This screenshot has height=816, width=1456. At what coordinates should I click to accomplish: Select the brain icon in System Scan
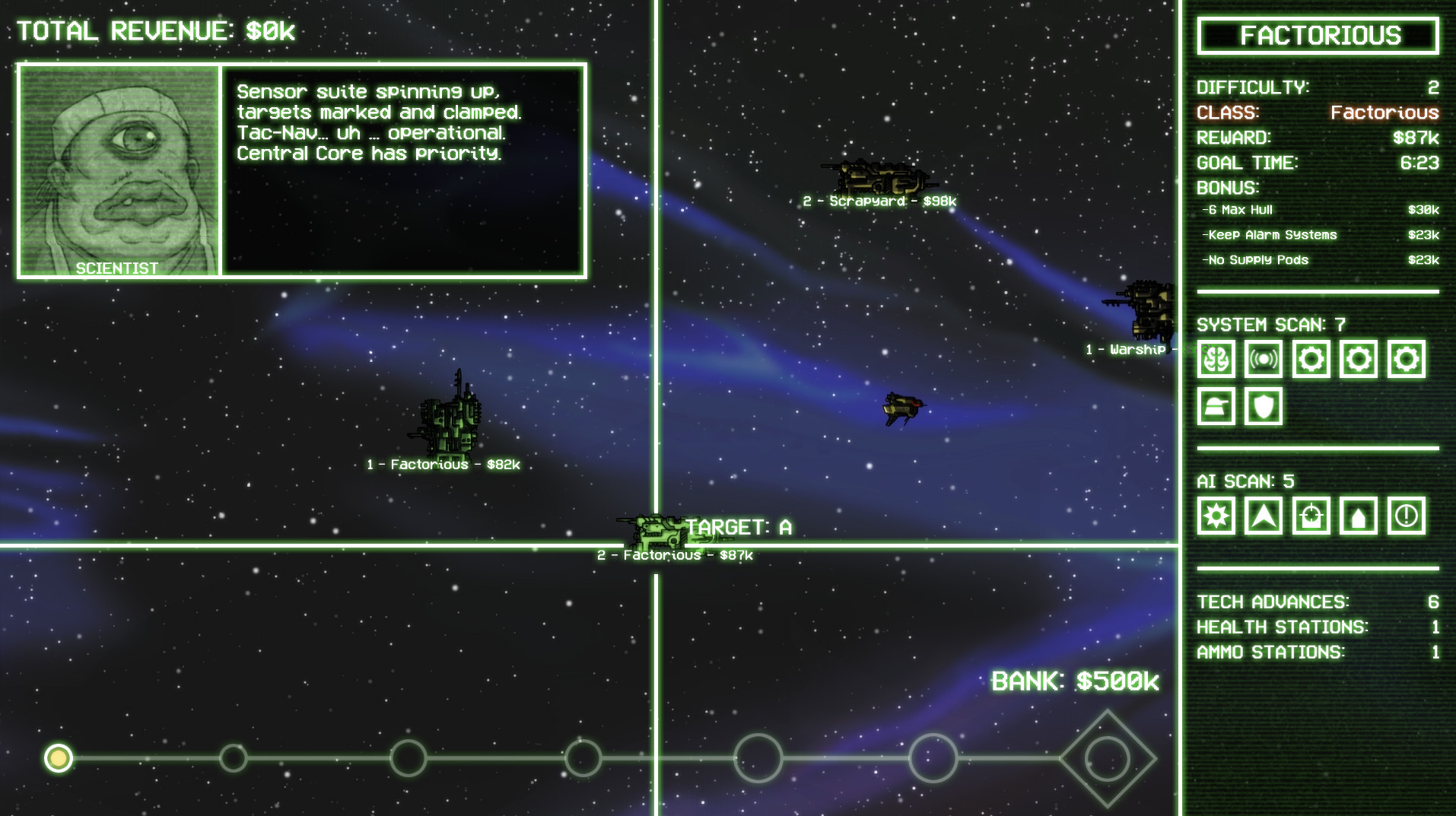[x=1216, y=359]
